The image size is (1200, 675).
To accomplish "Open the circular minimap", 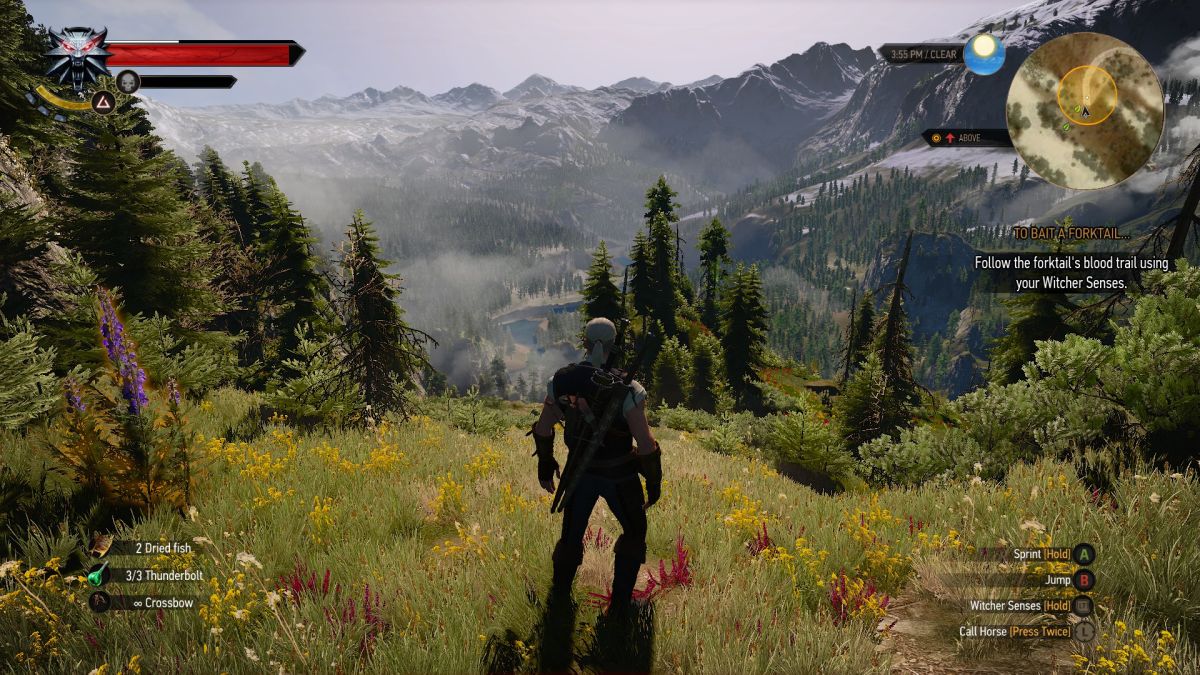I will [1084, 111].
